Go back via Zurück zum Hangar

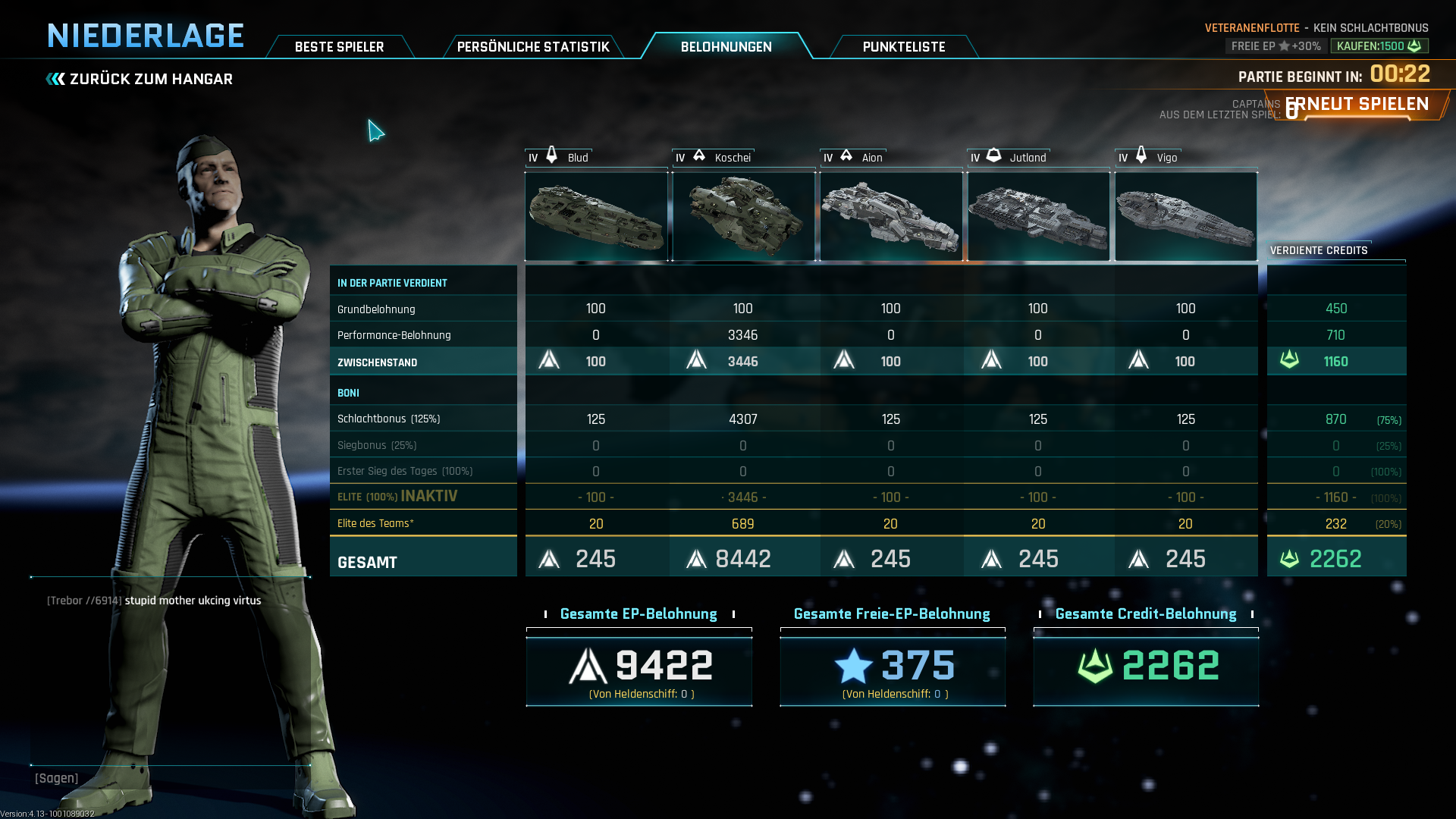[140, 79]
